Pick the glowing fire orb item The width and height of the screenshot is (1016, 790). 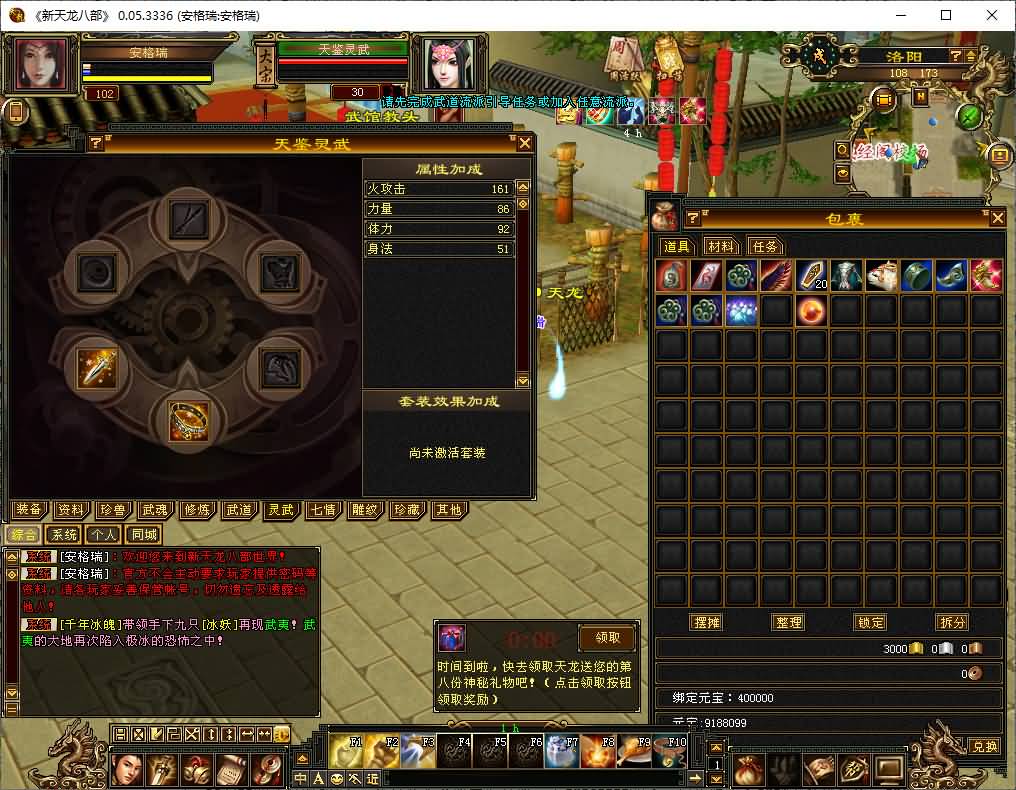click(810, 311)
